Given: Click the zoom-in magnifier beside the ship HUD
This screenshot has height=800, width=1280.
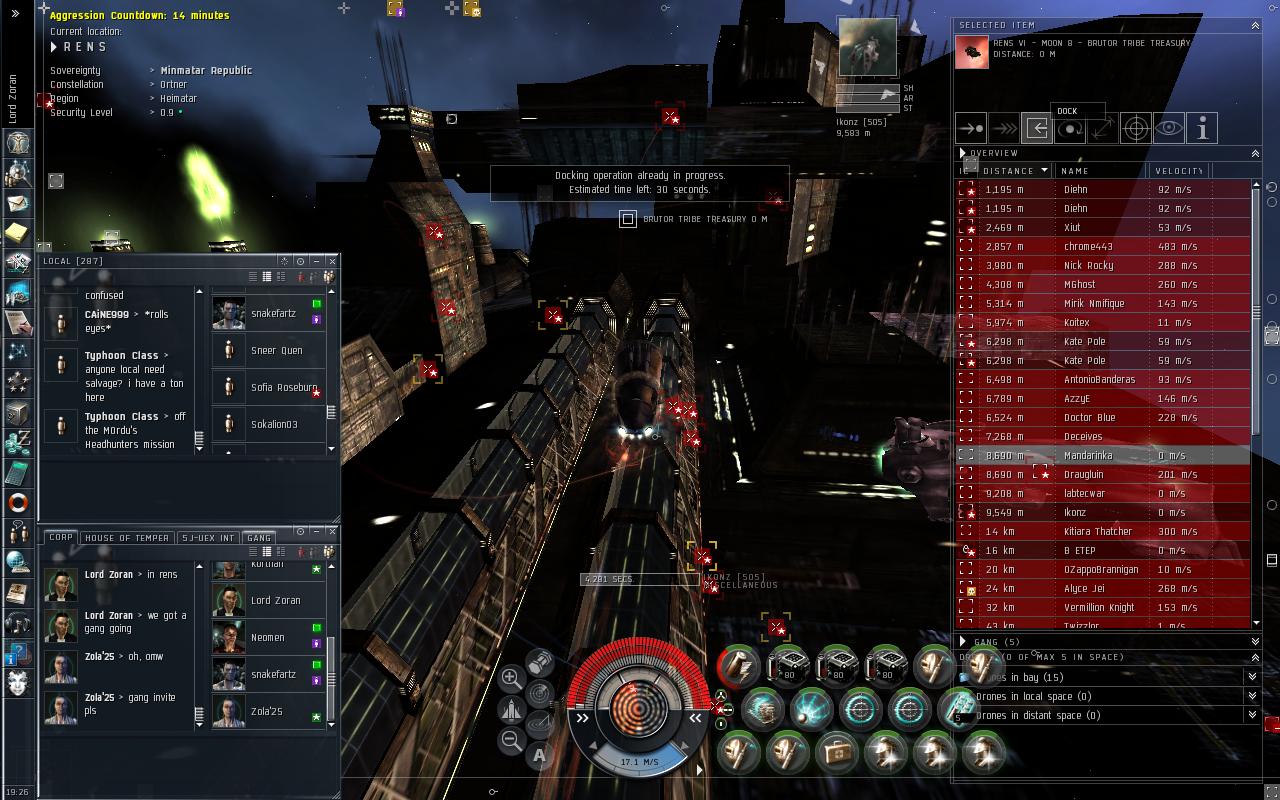Looking at the screenshot, I should pyautogui.click(x=510, y=678).
